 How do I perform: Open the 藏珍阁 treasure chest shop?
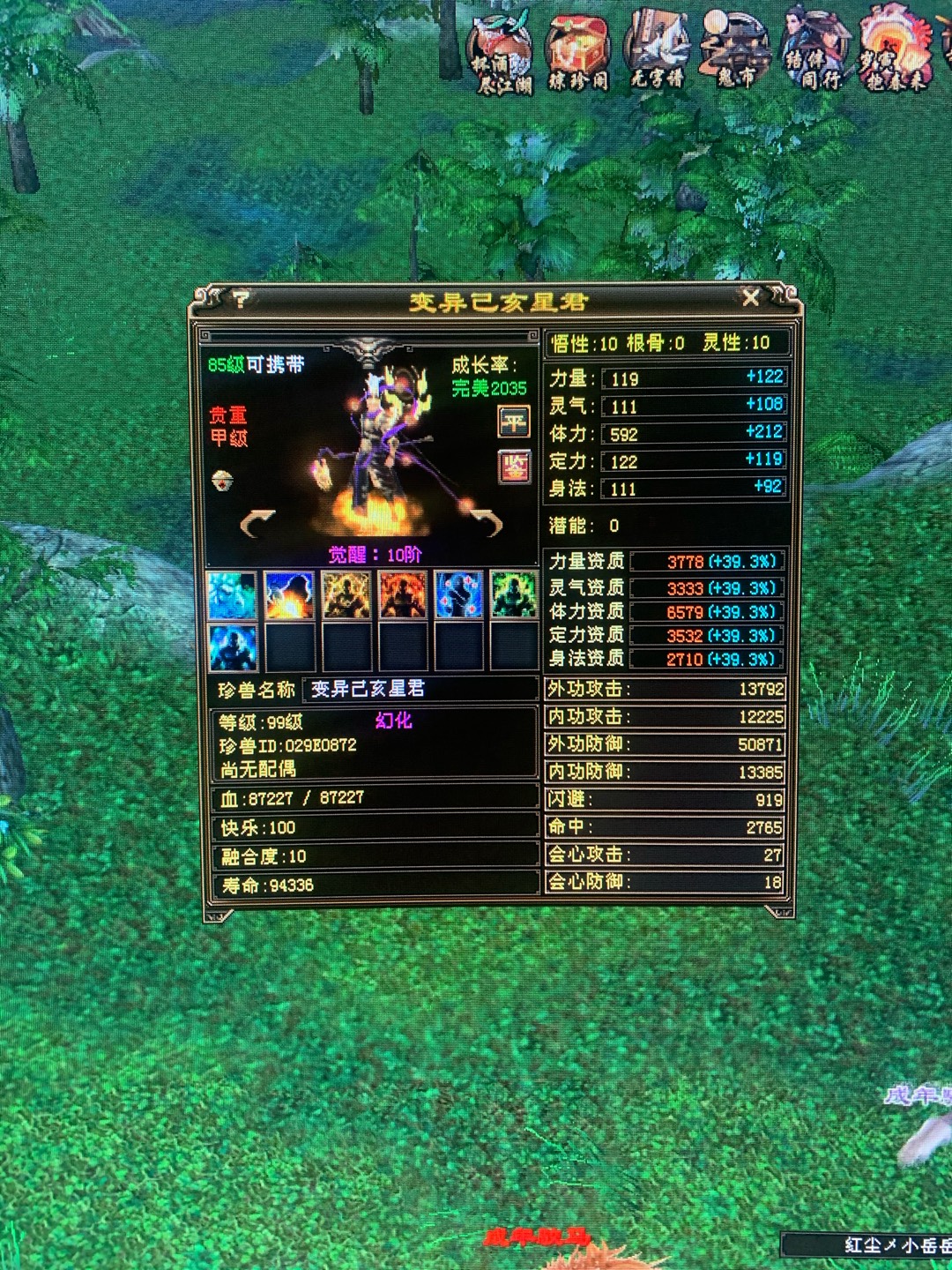[x=578, y=56]
